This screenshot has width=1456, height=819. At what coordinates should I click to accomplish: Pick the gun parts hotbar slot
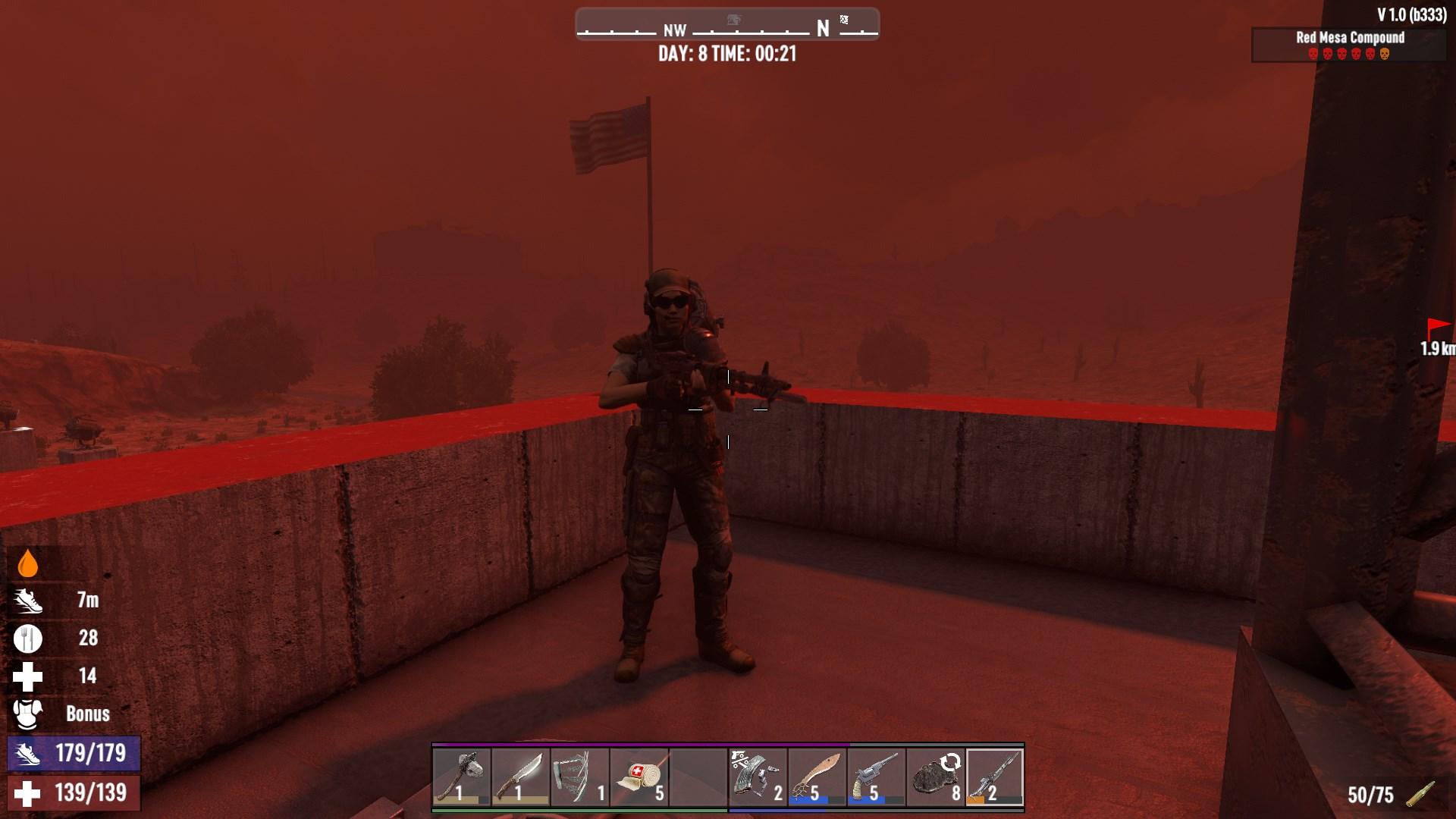pyautogui.click(x=758, y=777)
